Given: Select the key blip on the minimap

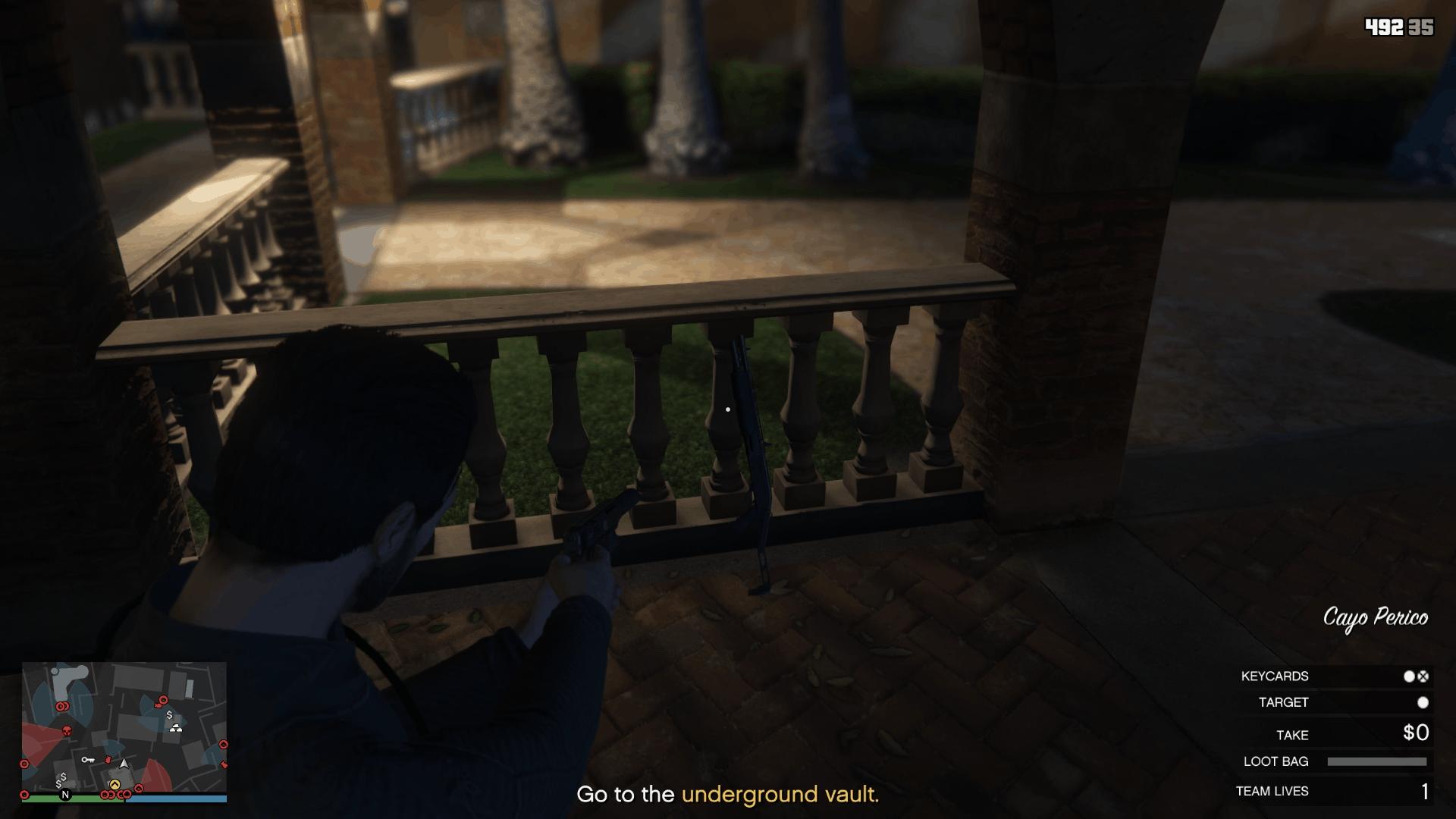Looking at the screenshot, I should pyautogui.click(x=88, y=760).
